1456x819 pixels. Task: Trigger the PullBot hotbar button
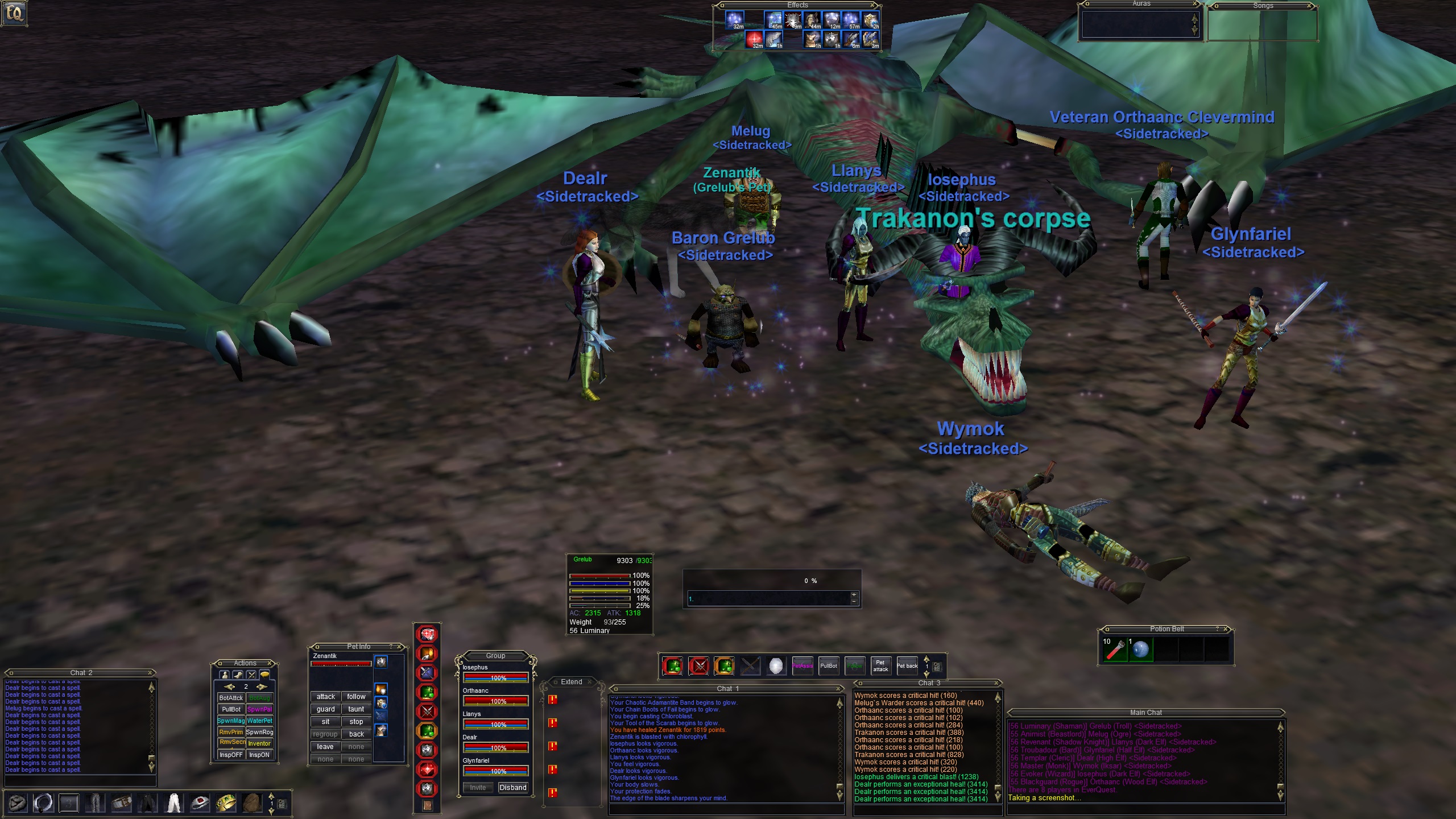[x=829, y=666]
